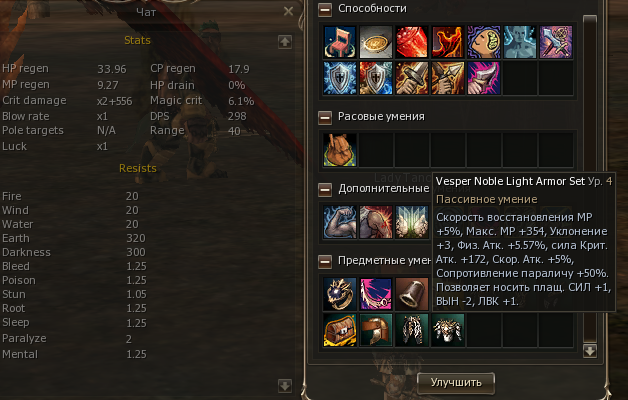Select the red chair skill icon
628x400 pixels.
pos(339,43)
